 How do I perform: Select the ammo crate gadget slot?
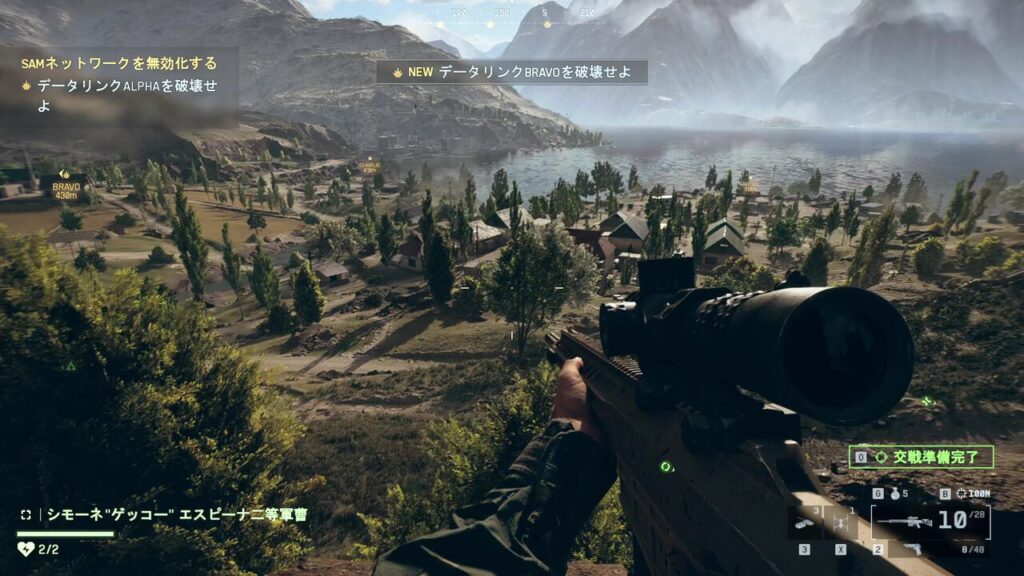click(803, 522)
